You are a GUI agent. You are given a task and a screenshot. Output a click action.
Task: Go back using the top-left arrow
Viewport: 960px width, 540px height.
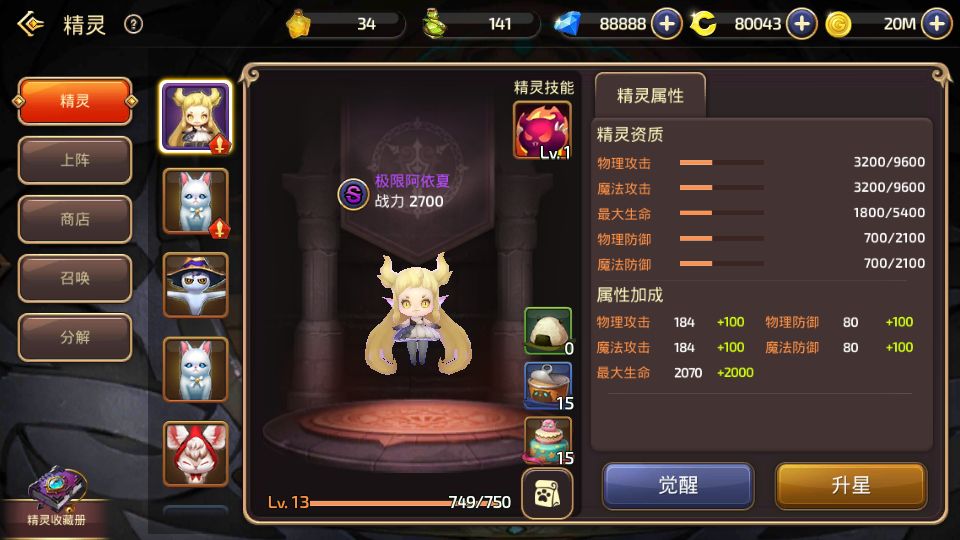30,25
